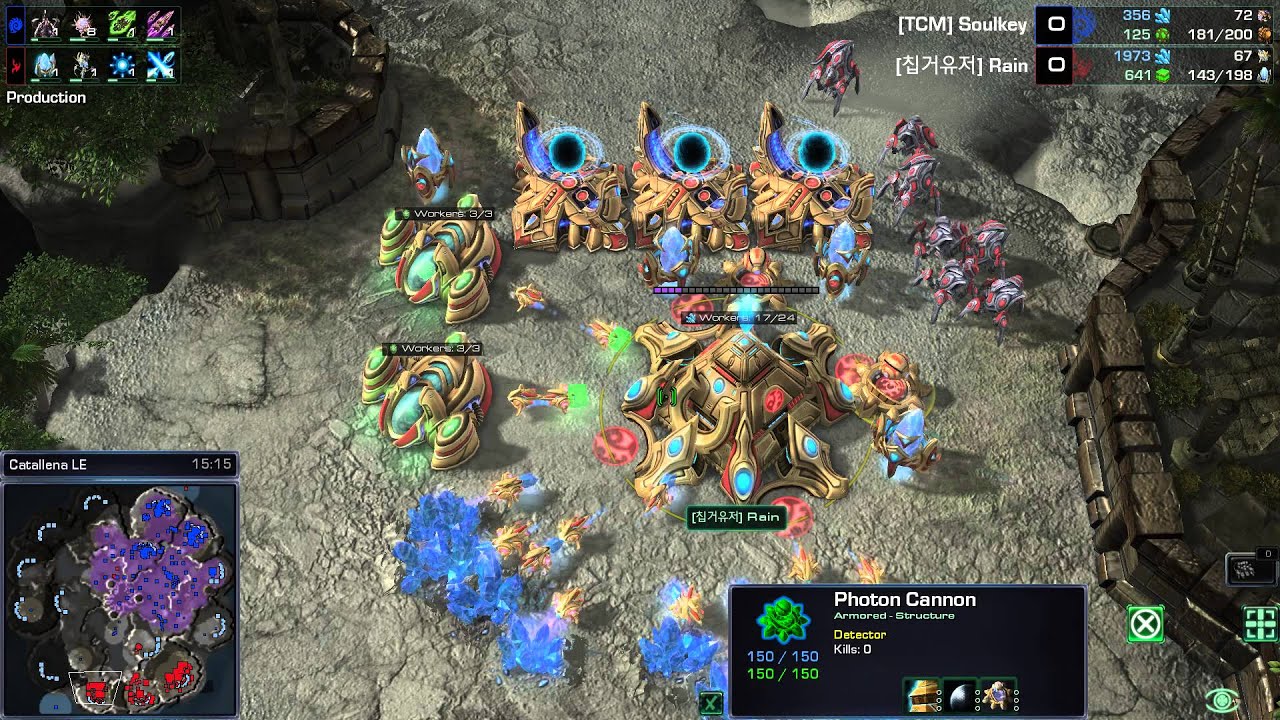Click the Nexus thumbnail in the selection subgroup
The image size is (1280, 720).
(999, 696)
